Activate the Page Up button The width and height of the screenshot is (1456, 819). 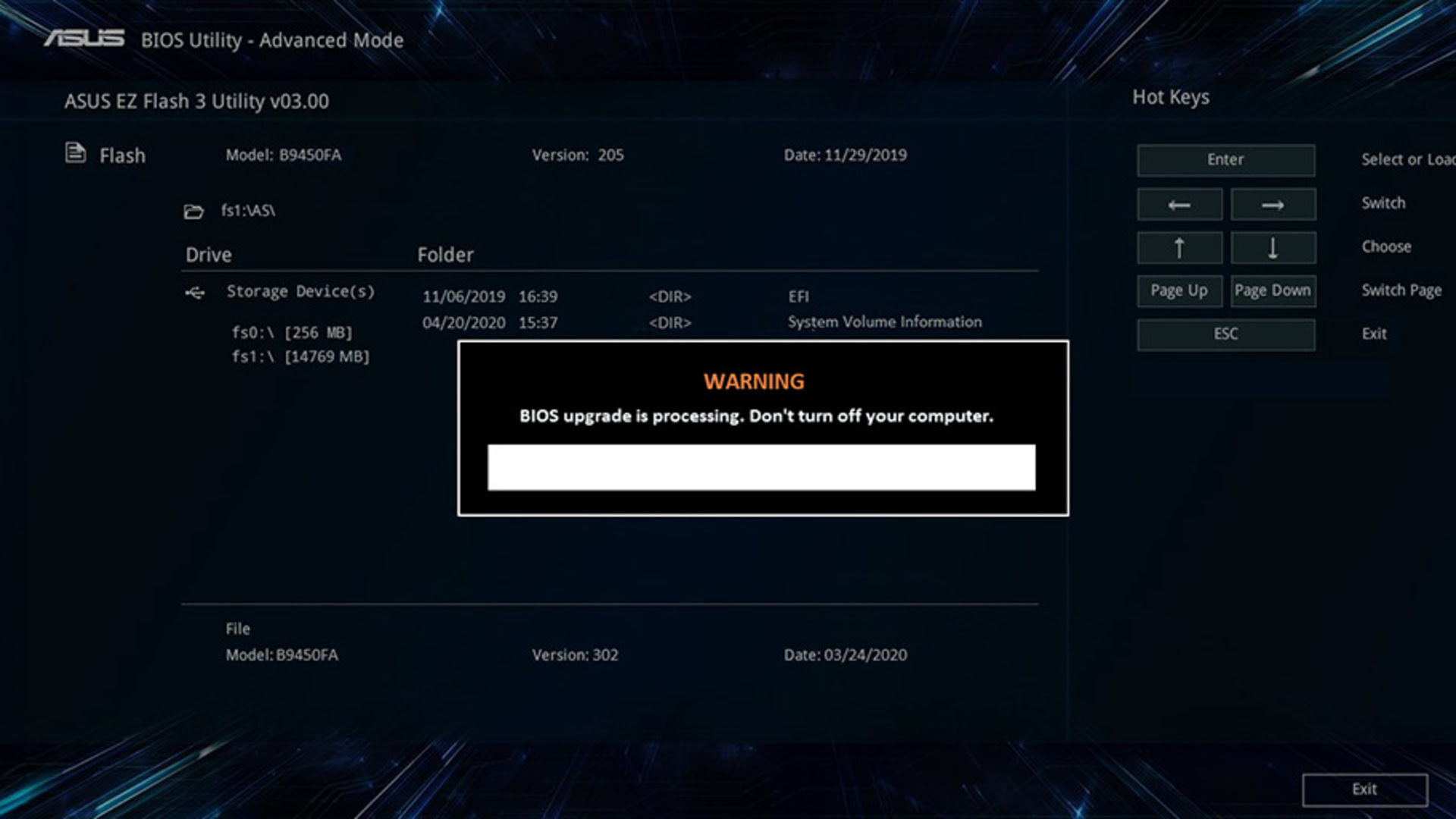click(1179, 291)
